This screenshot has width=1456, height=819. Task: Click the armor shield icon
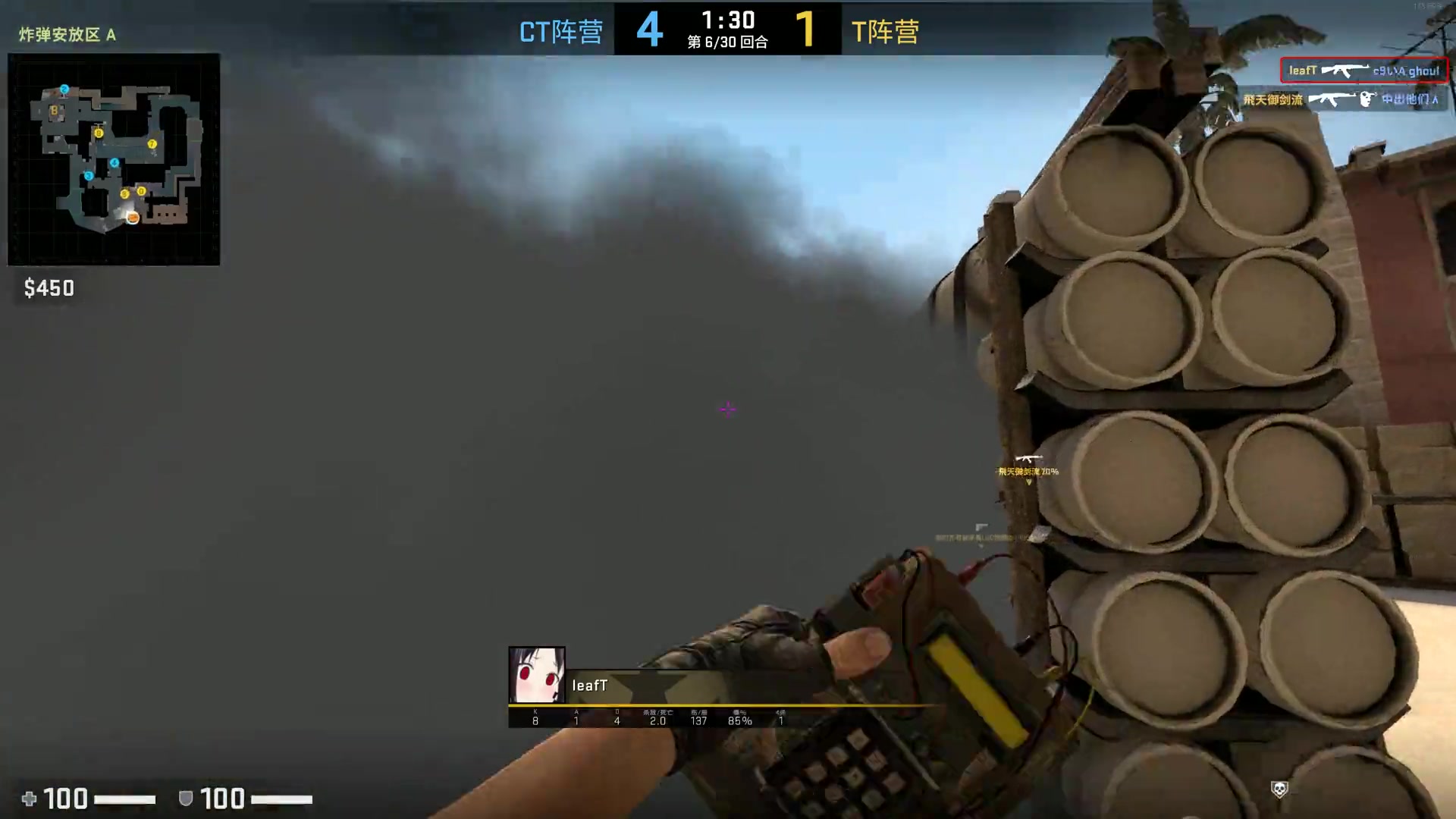coord(184,799)
